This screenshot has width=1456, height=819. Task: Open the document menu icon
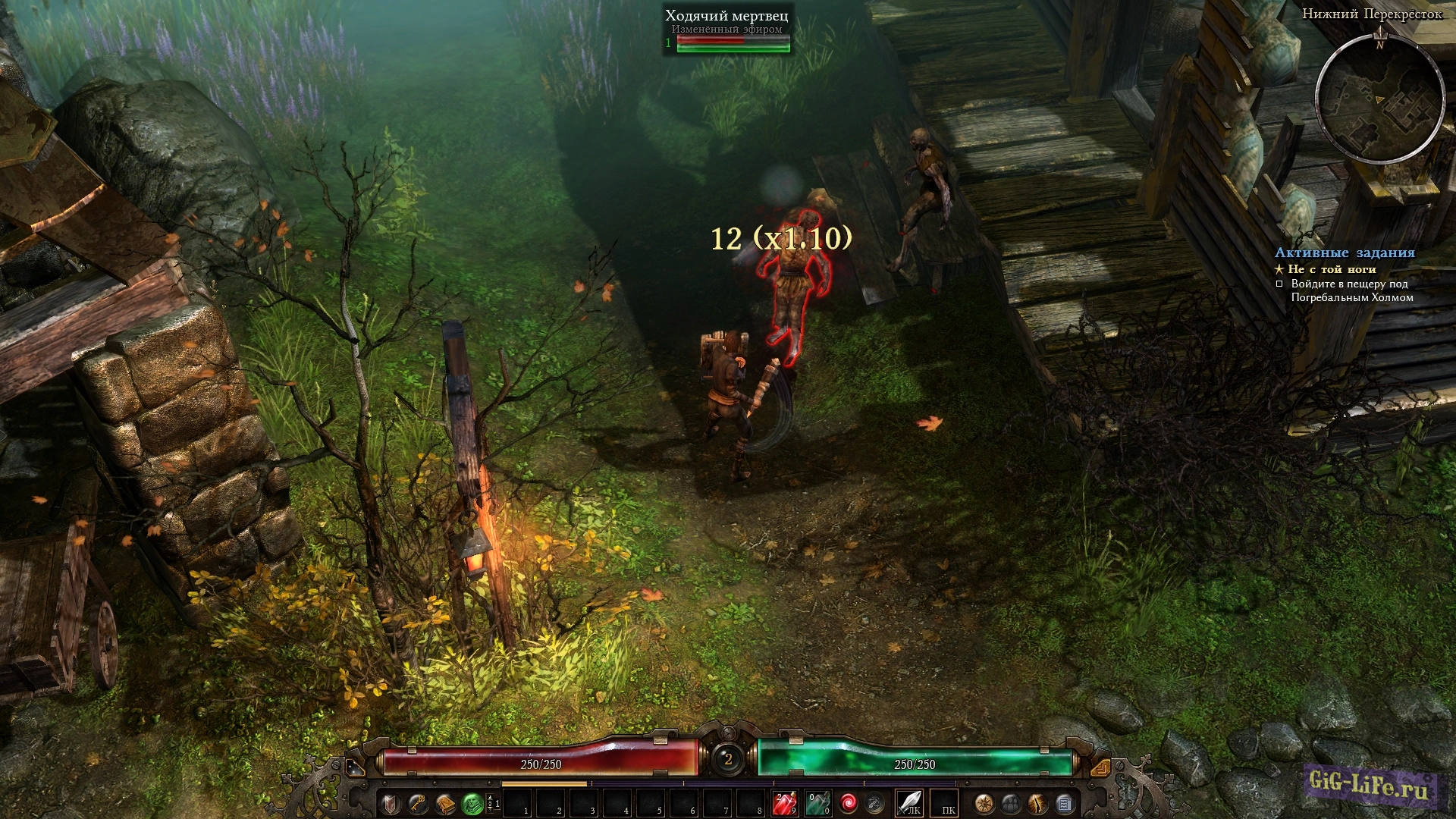tap(1064, 803)
